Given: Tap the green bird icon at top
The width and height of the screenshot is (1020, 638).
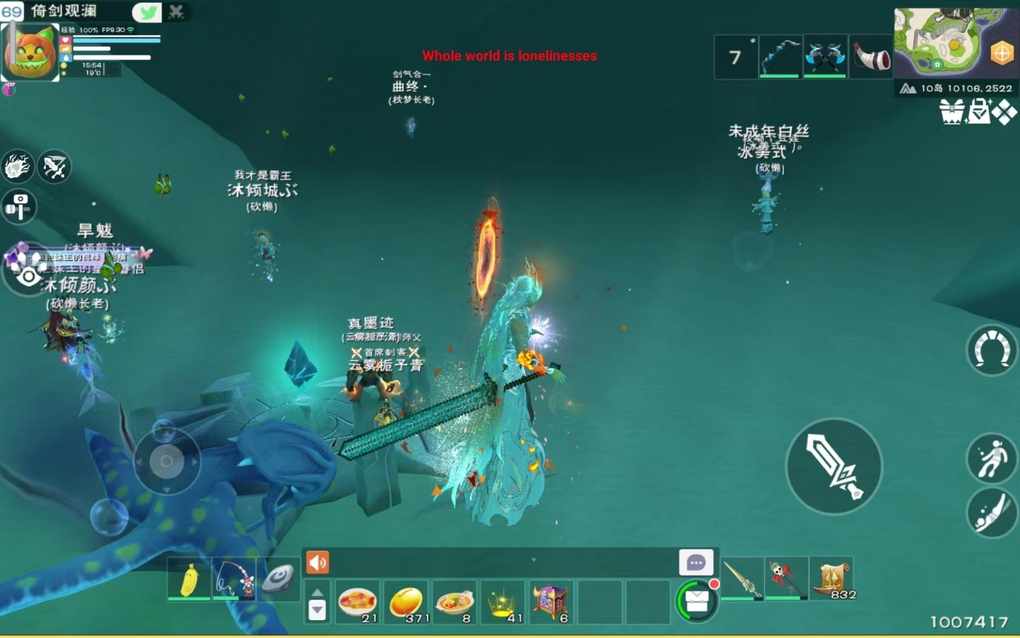Looking at the screenshot, I should tap(146, 12).
